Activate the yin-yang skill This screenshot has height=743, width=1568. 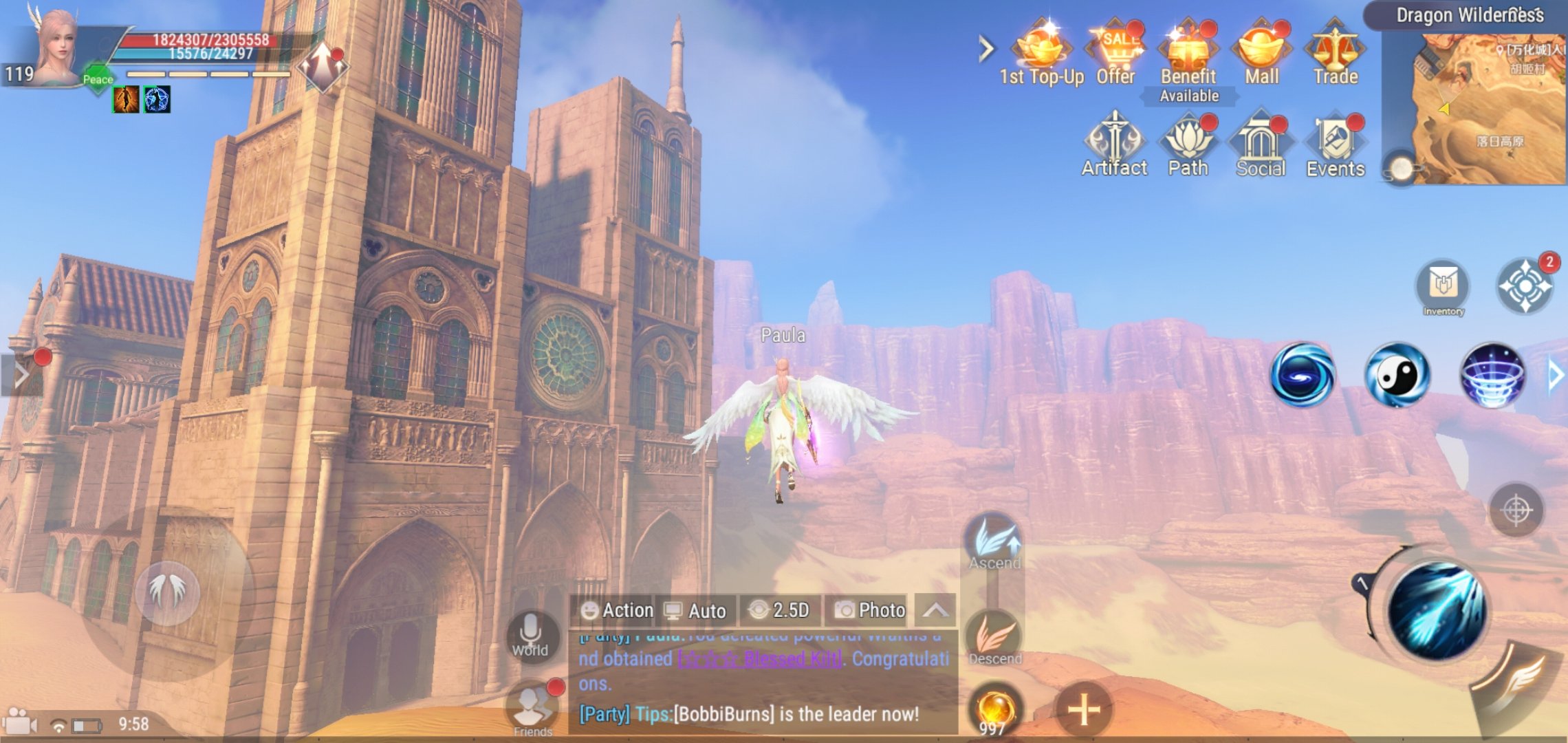(1397, 375)
